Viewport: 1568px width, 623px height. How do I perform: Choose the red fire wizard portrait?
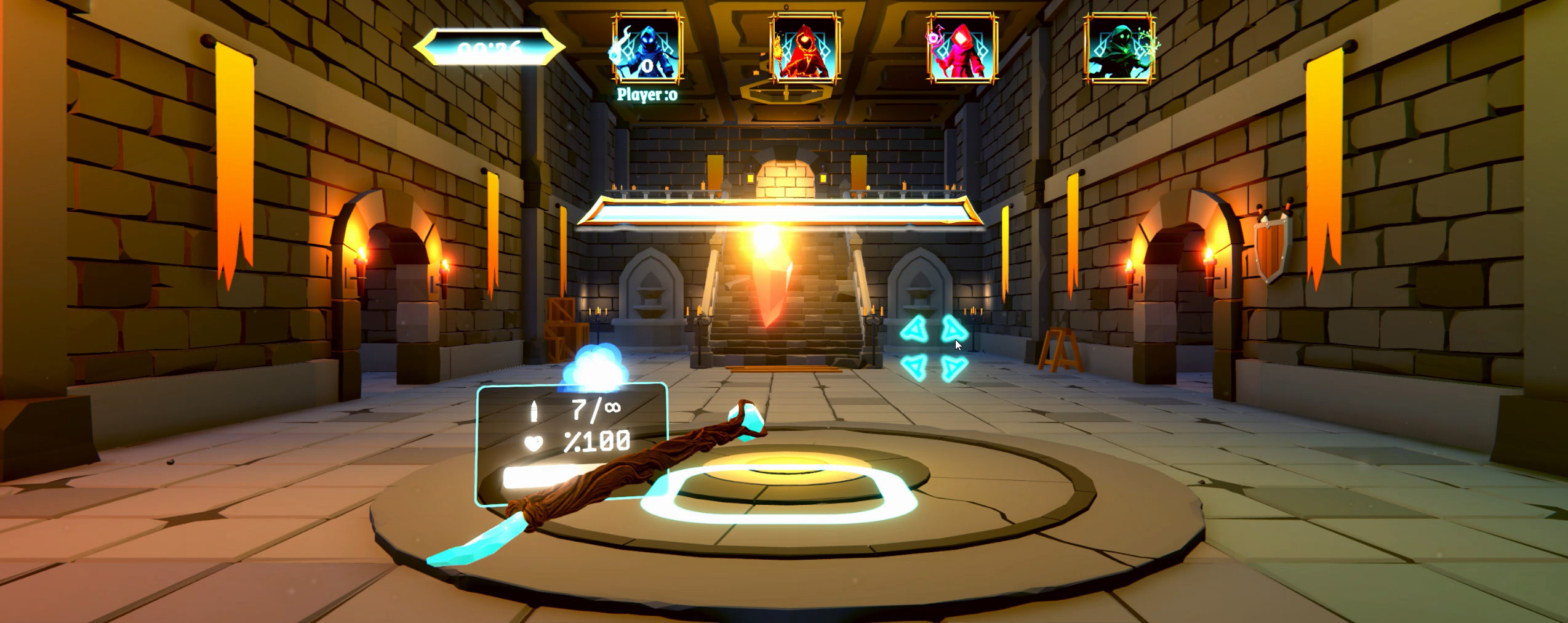tap(804, 49)
